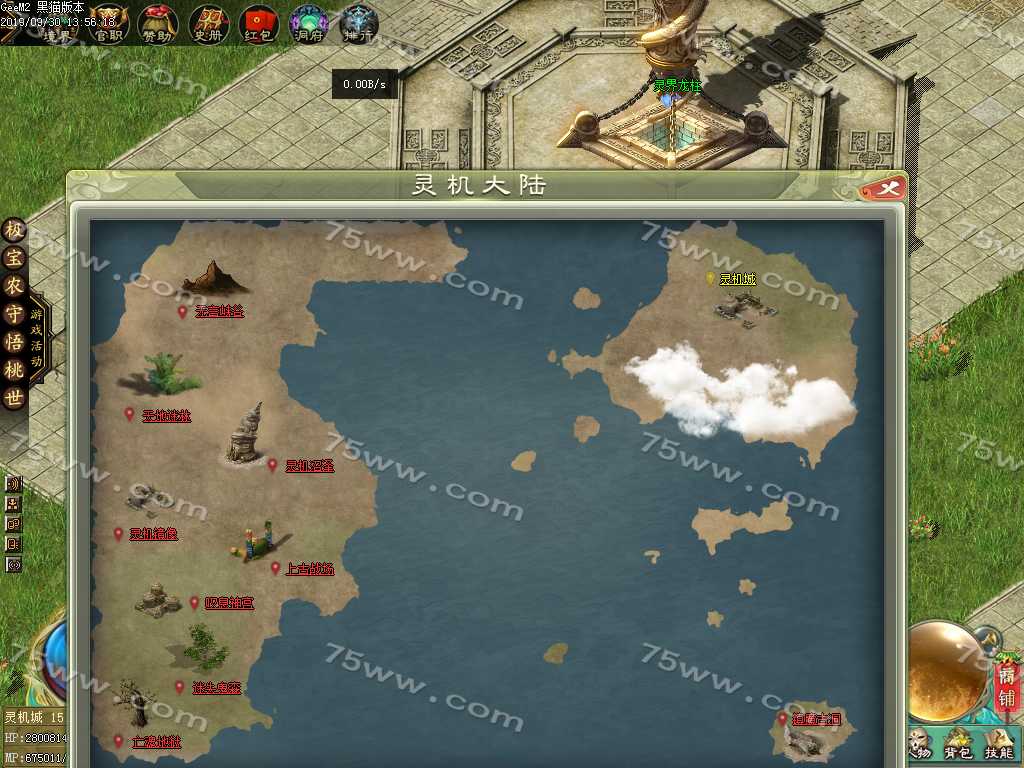Viewport: 1024px width, 768px height.
Task: Open the 背包 backpack
Action: [958, 744]
